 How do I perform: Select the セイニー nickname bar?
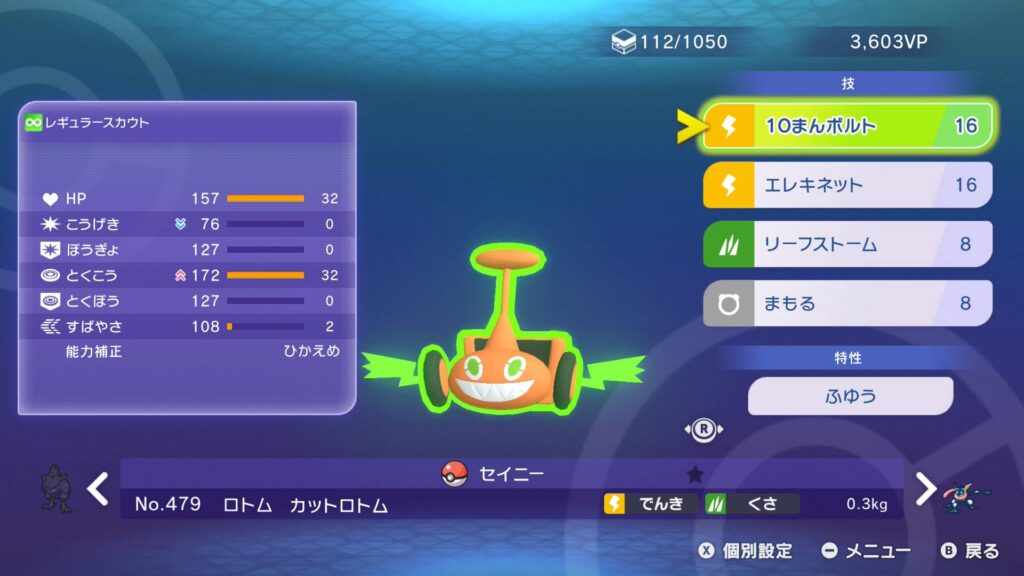[x=511, y=474]
